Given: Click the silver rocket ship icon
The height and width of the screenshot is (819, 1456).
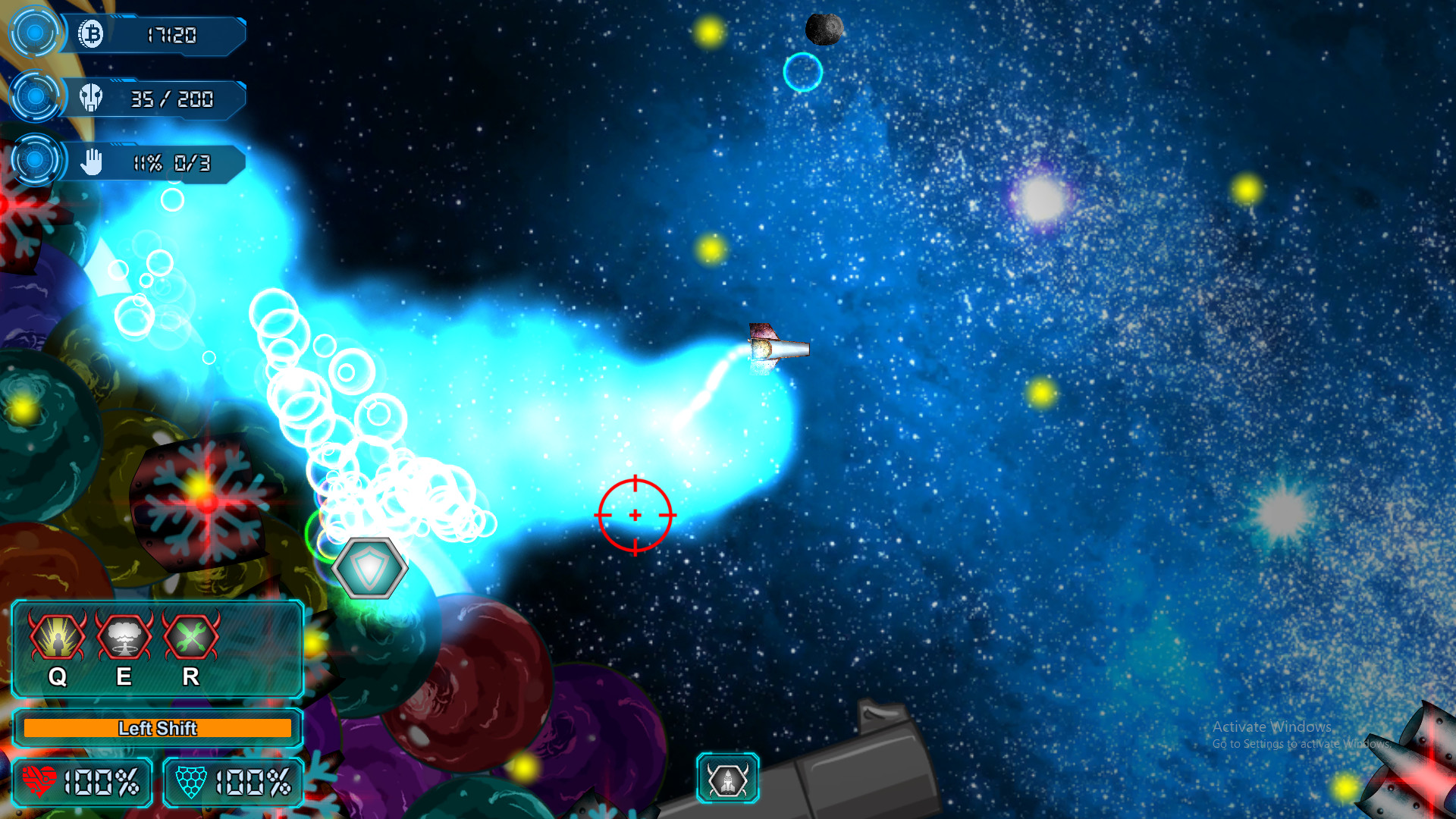Looking at the screenshot, I should (727, 779).
